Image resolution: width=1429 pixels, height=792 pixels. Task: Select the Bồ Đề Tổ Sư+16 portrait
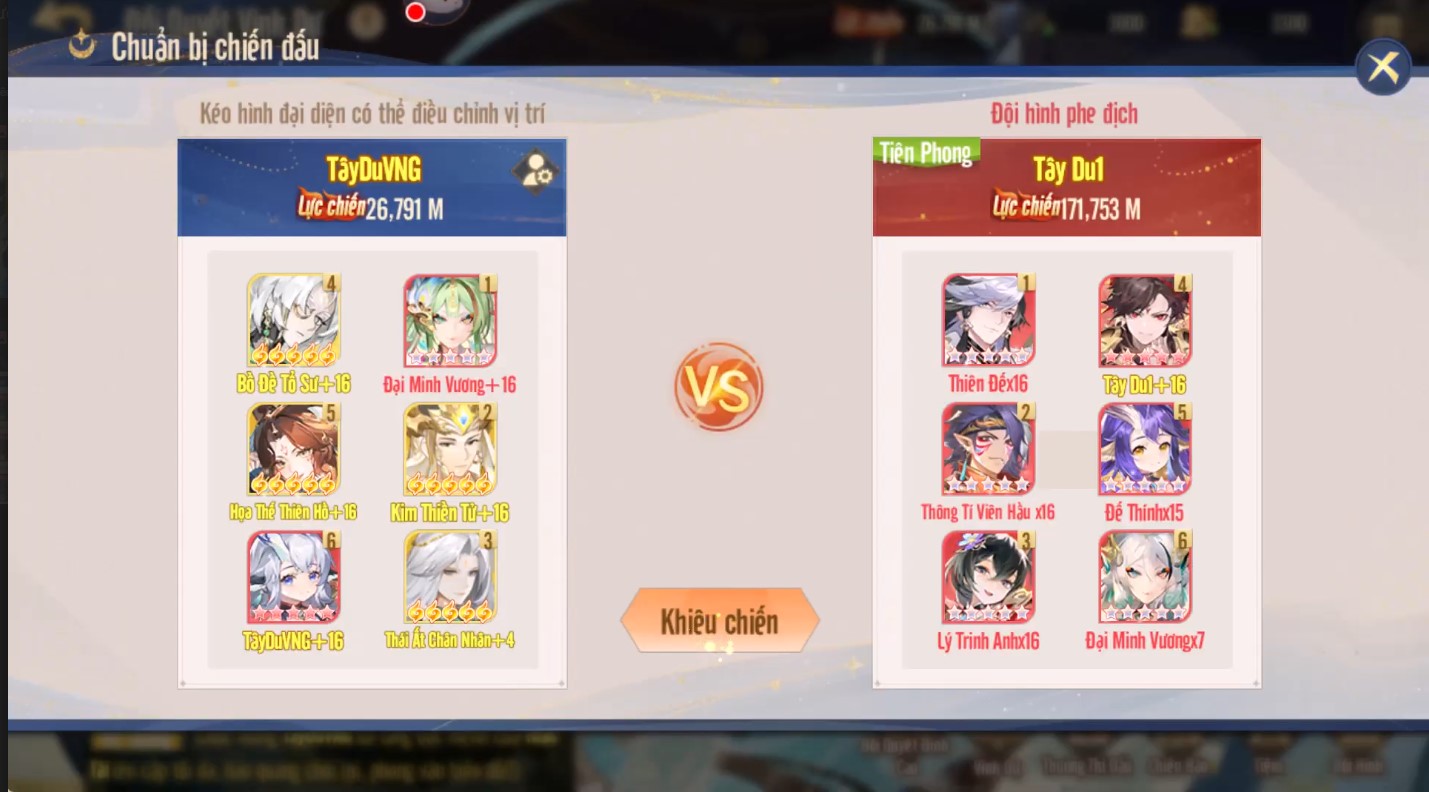click(x=291, y=320)
